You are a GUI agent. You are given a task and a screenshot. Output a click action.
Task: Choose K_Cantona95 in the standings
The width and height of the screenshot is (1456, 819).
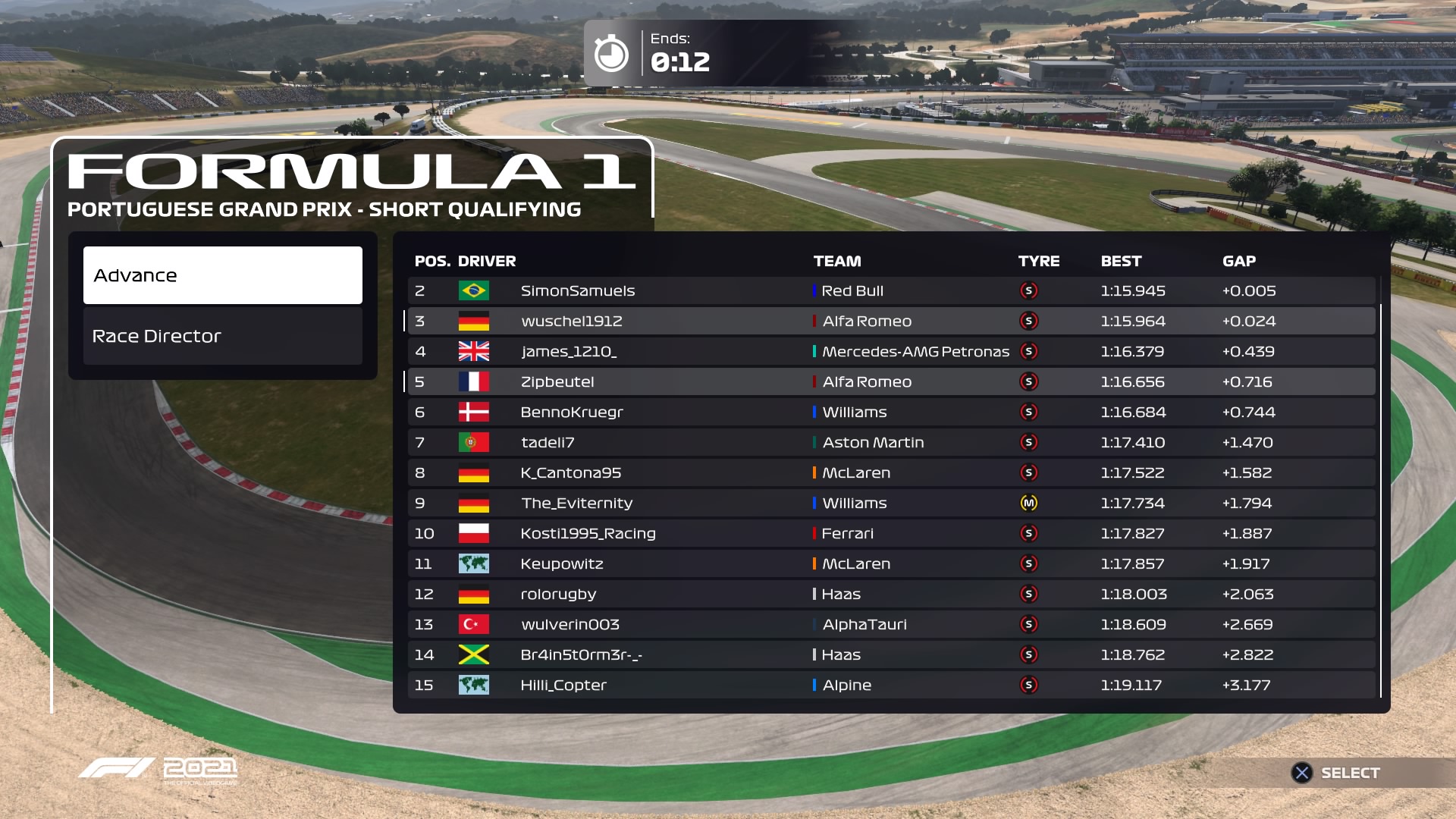tap(891, 472)
